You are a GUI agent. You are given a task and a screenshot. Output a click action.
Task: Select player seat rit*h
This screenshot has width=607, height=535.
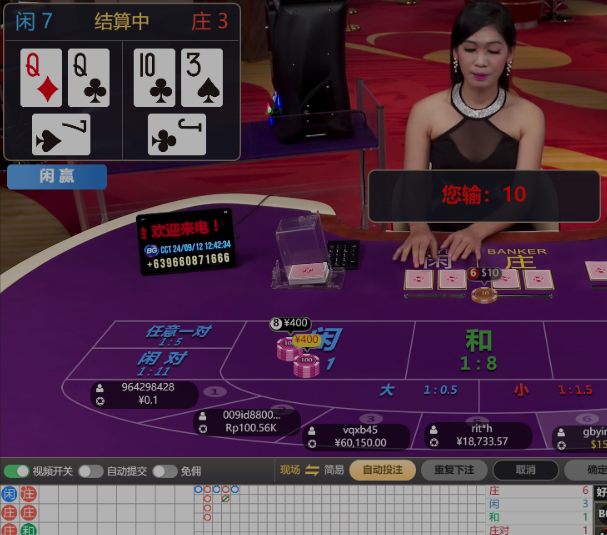(x=480, y=435)
